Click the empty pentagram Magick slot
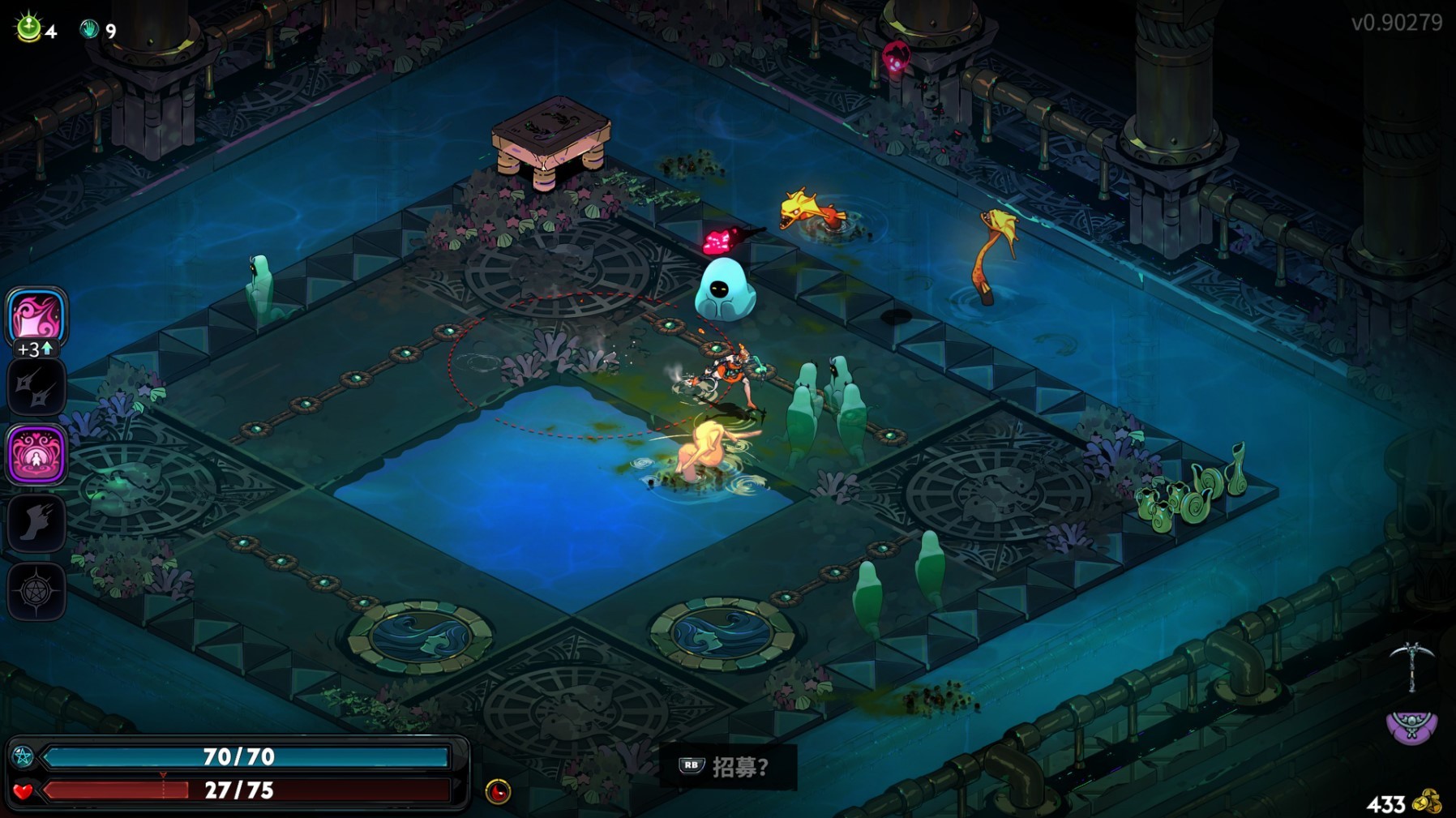The height and width of the screenshot is (818, 1456). (x=36, y=591)
